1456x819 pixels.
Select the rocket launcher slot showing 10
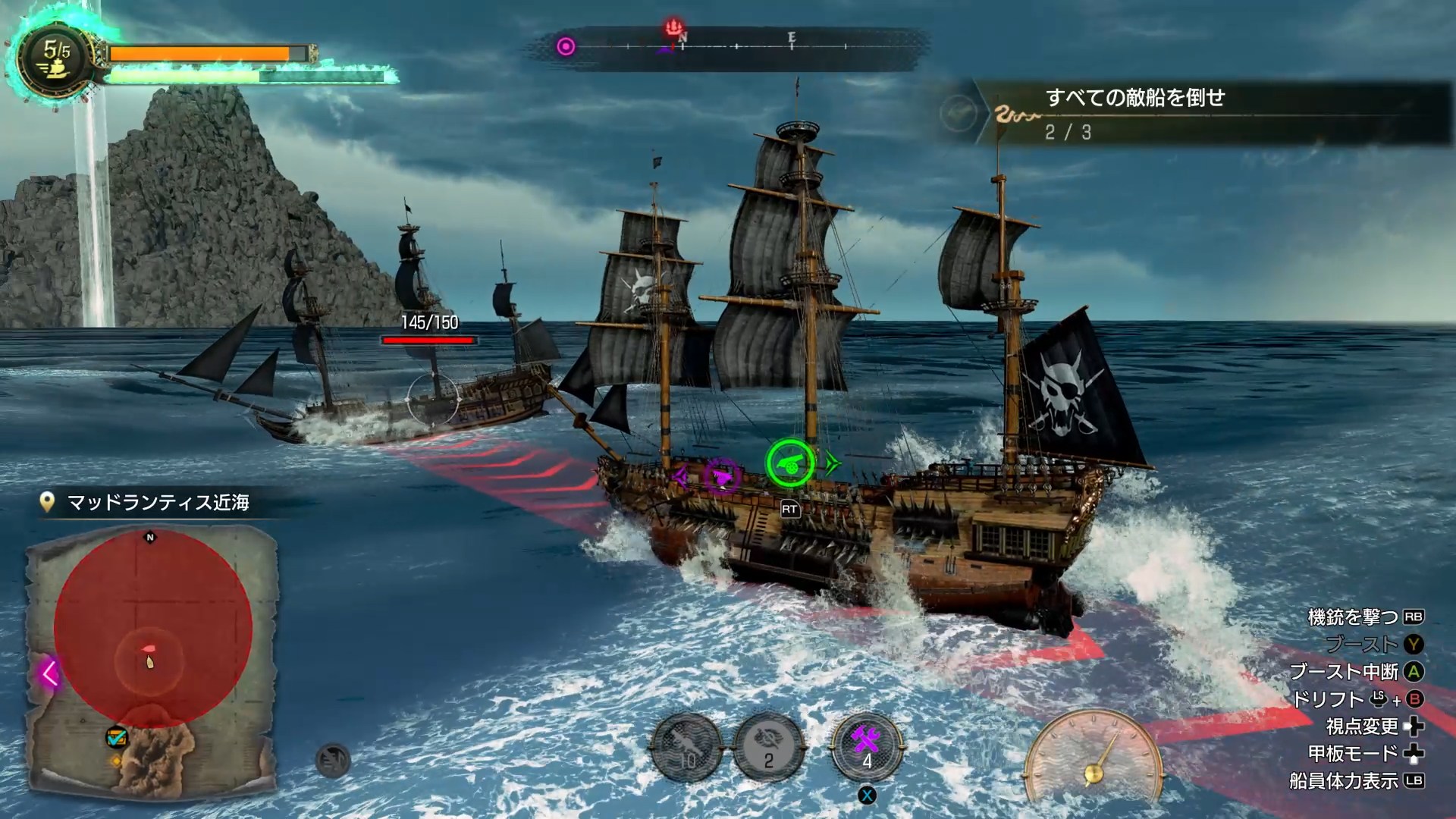point(687,748)
